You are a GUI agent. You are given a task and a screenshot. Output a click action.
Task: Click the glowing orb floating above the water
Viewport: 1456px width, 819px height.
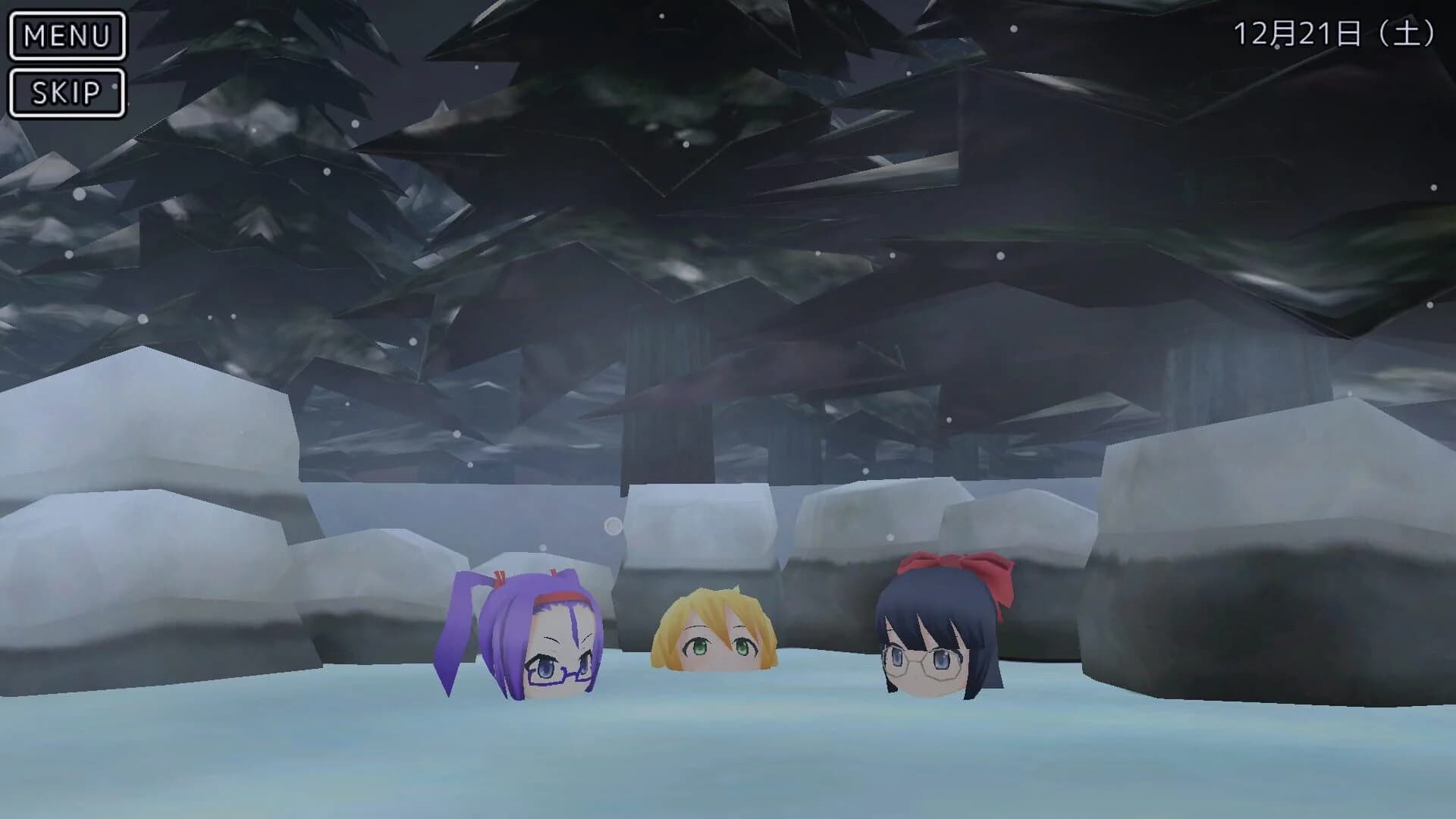pyautogui.click(x=611, y=525)
